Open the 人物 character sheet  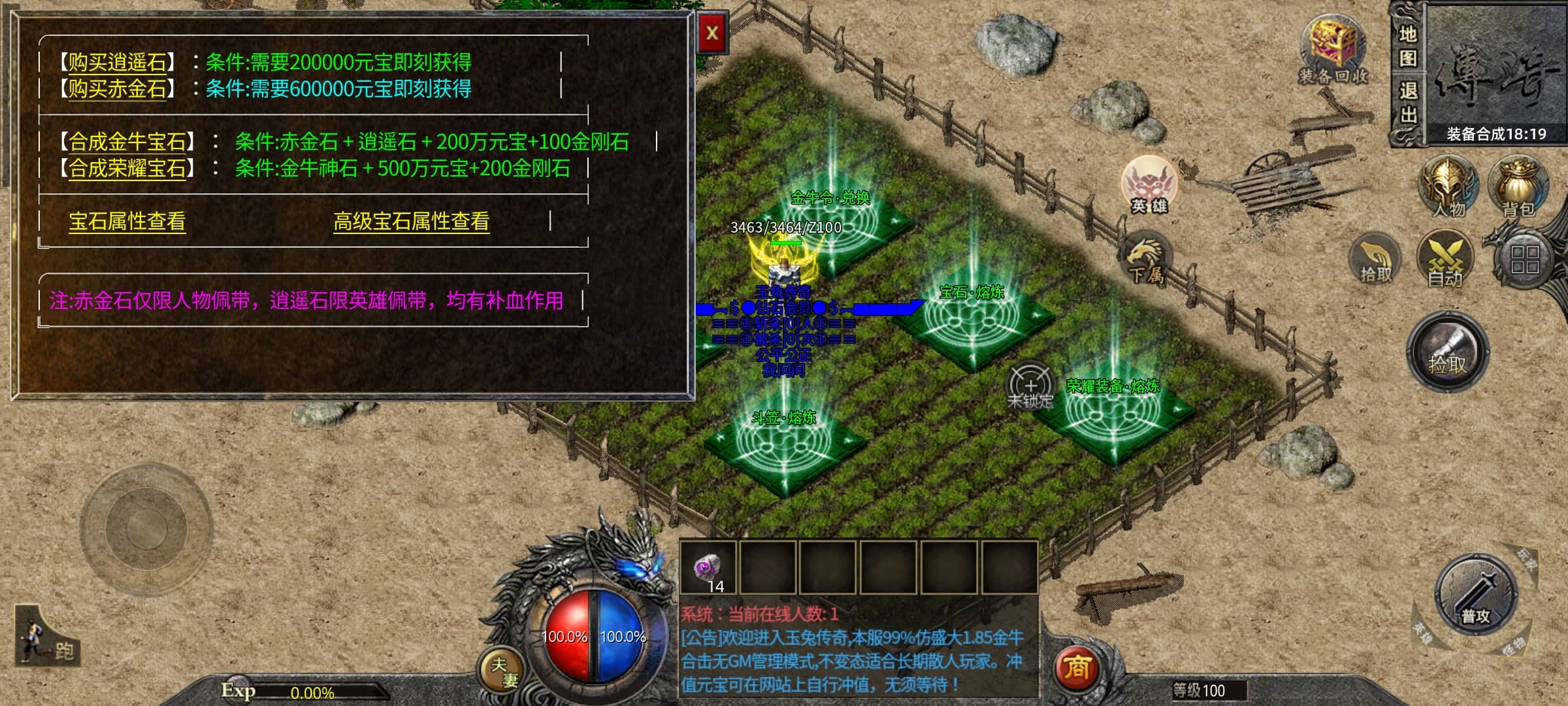(1448, 188)
